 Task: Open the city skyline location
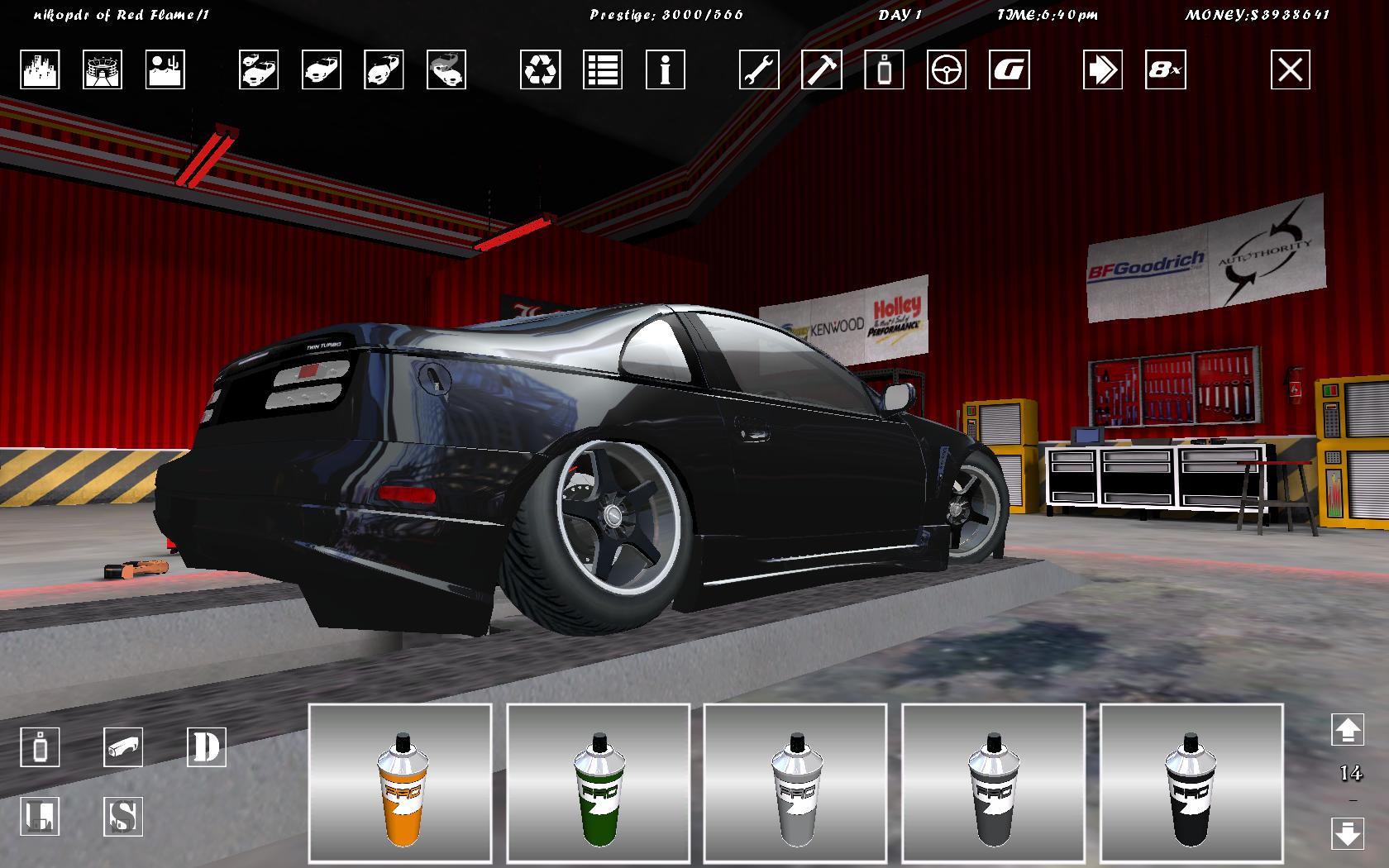[40, 69]
